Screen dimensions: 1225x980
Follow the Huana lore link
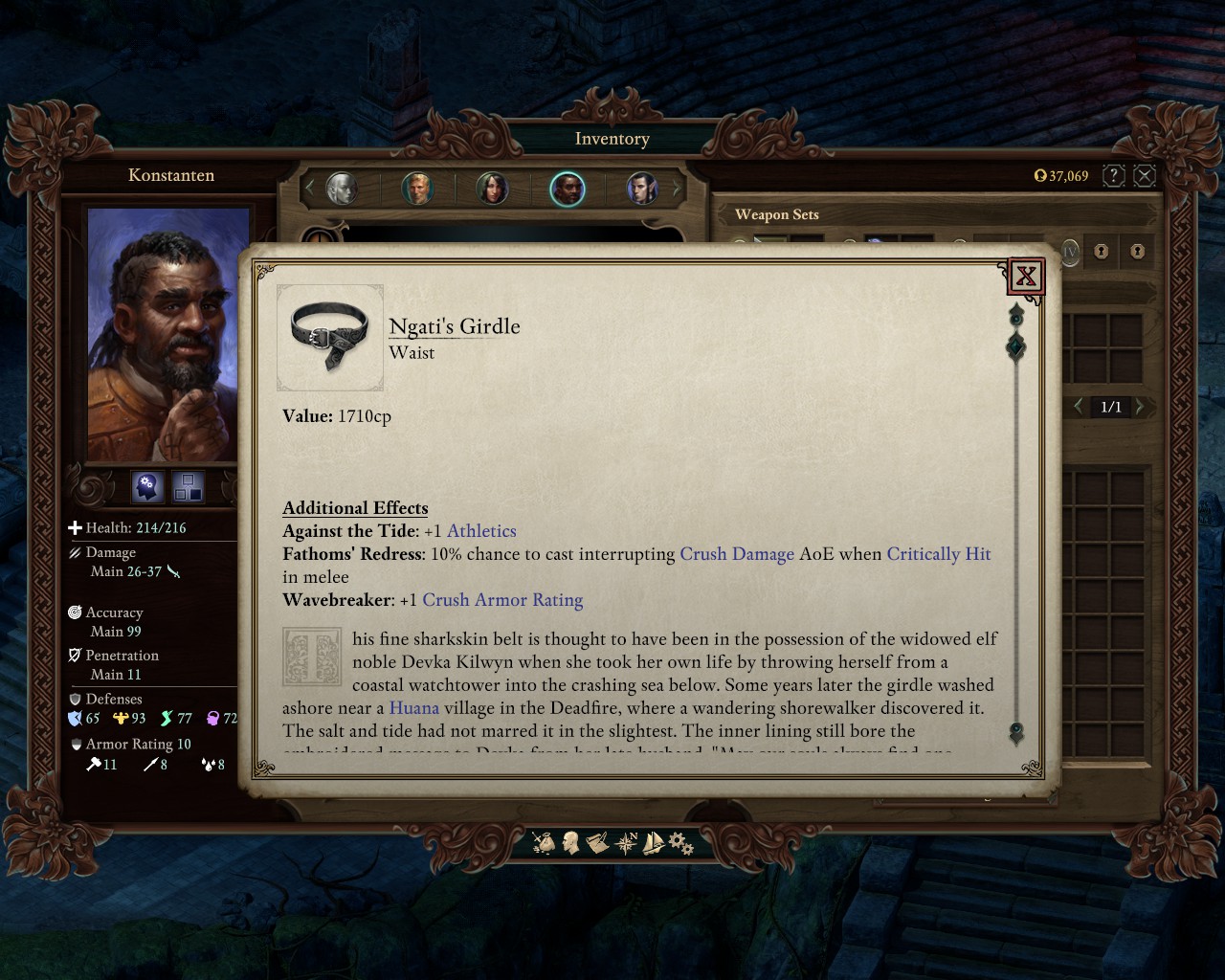[x=413, y=708]
